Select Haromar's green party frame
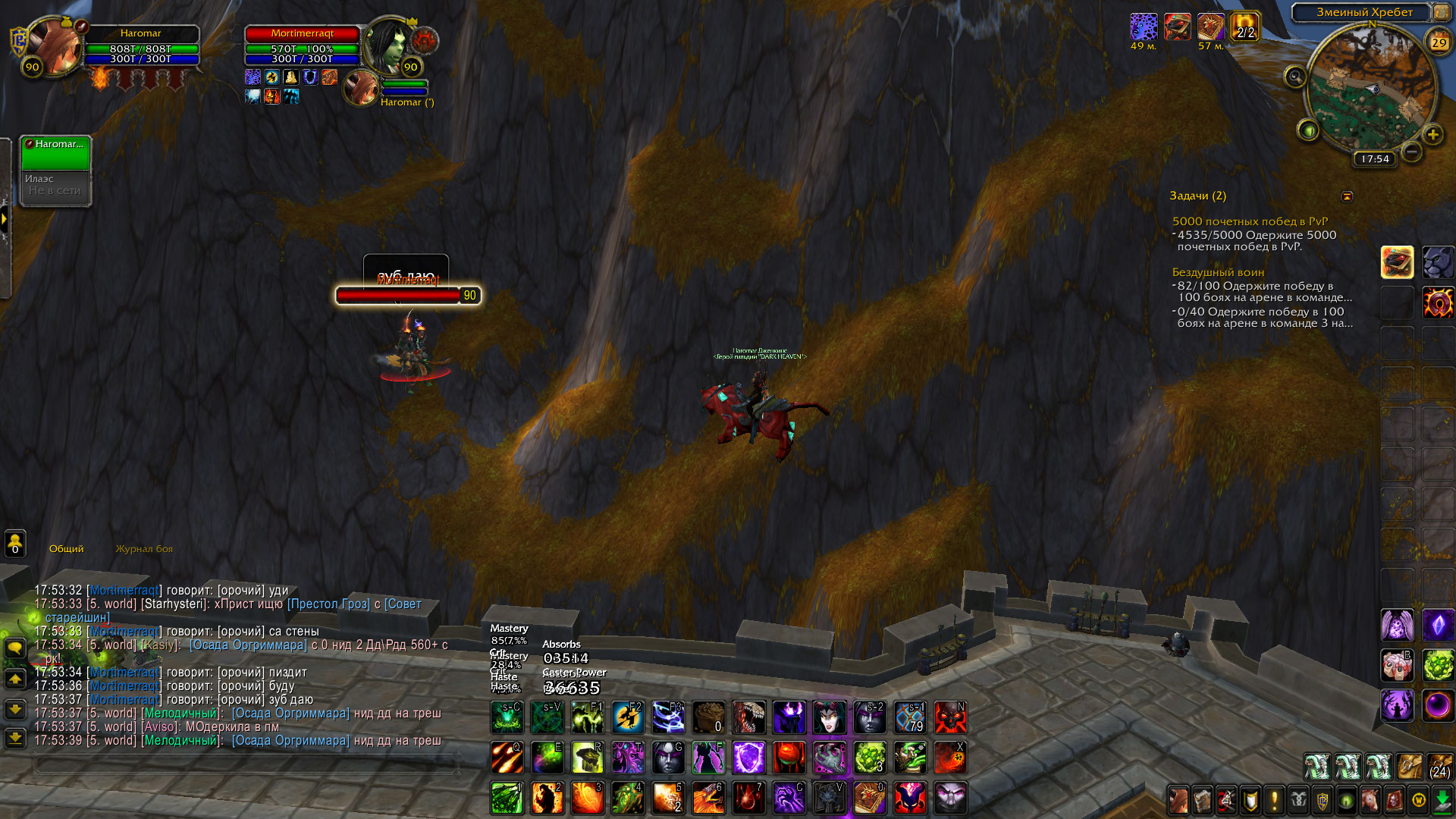The image size is (1456, 819). (x=55, y=152)
